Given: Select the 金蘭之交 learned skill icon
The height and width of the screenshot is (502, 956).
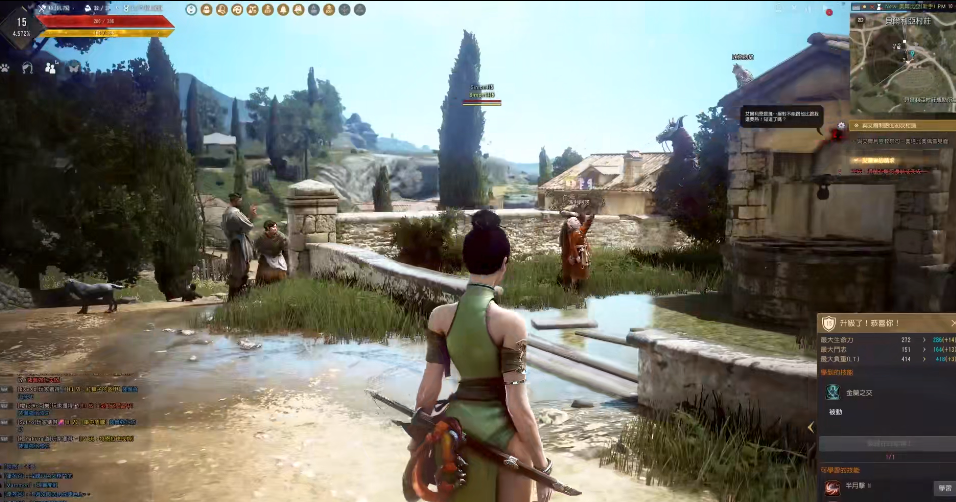Looking at the screenshot, I should coord(831,393).
